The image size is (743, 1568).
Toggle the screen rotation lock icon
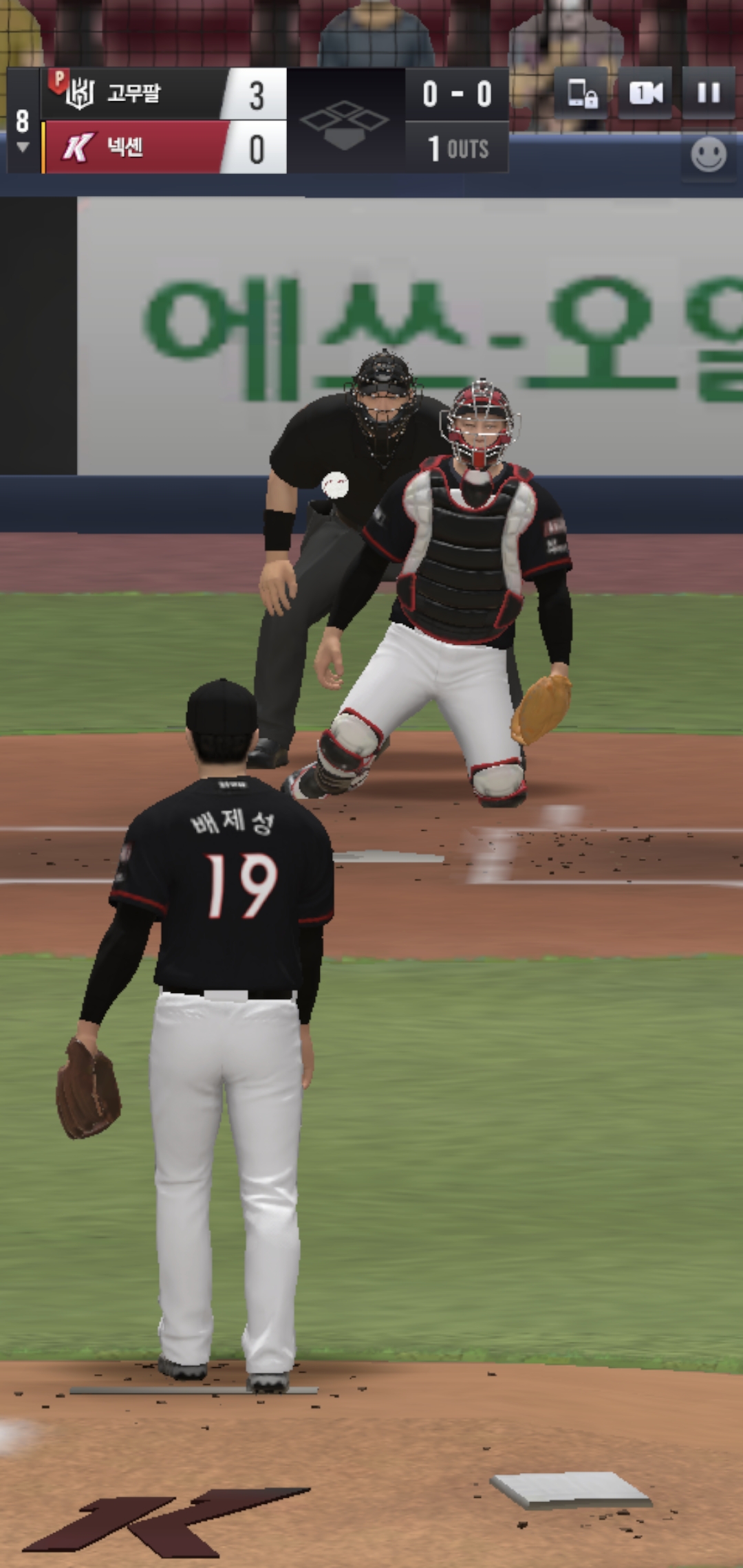coord(582,93)
